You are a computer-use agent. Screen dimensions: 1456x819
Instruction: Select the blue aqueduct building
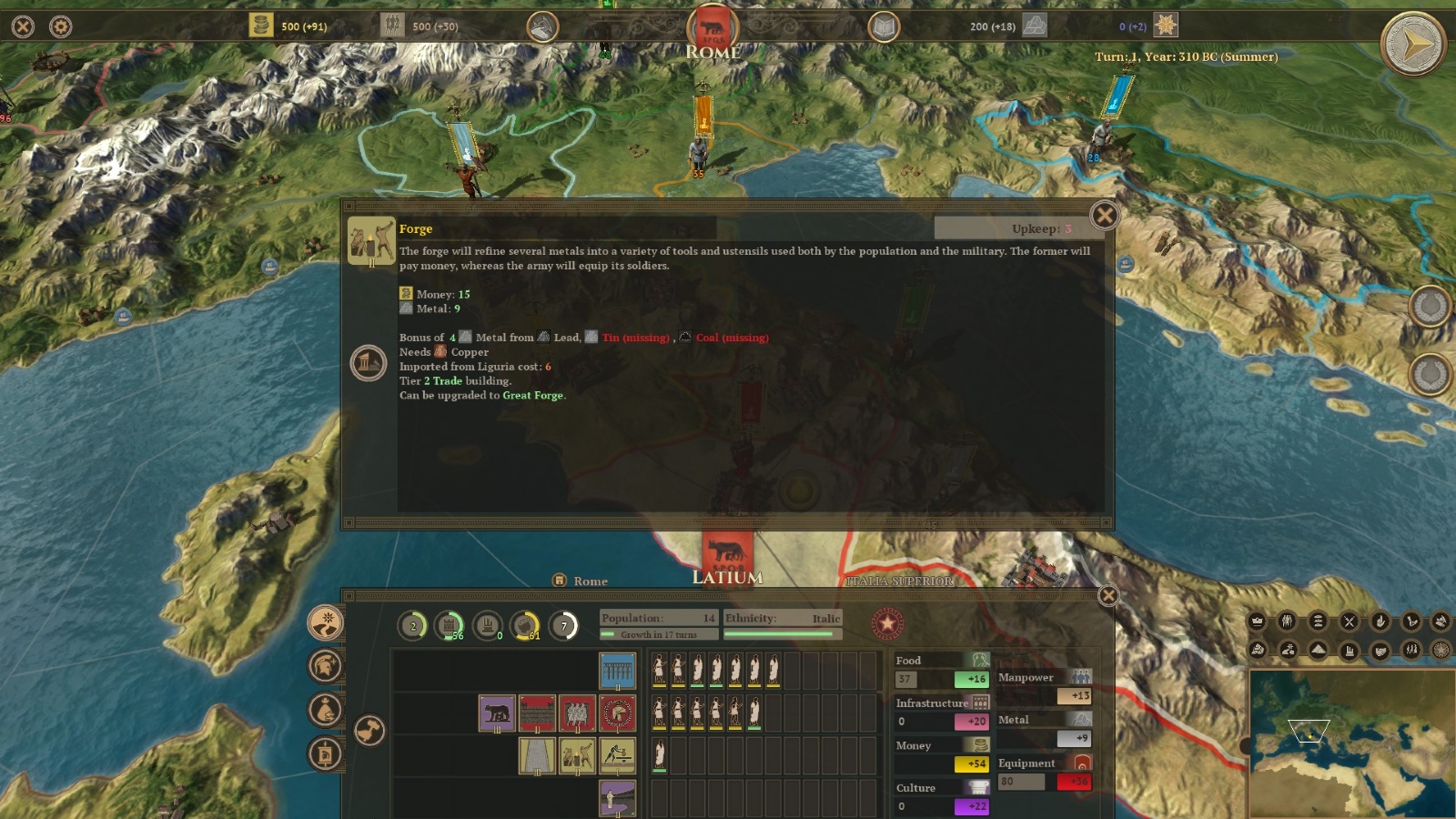point(617,671)
